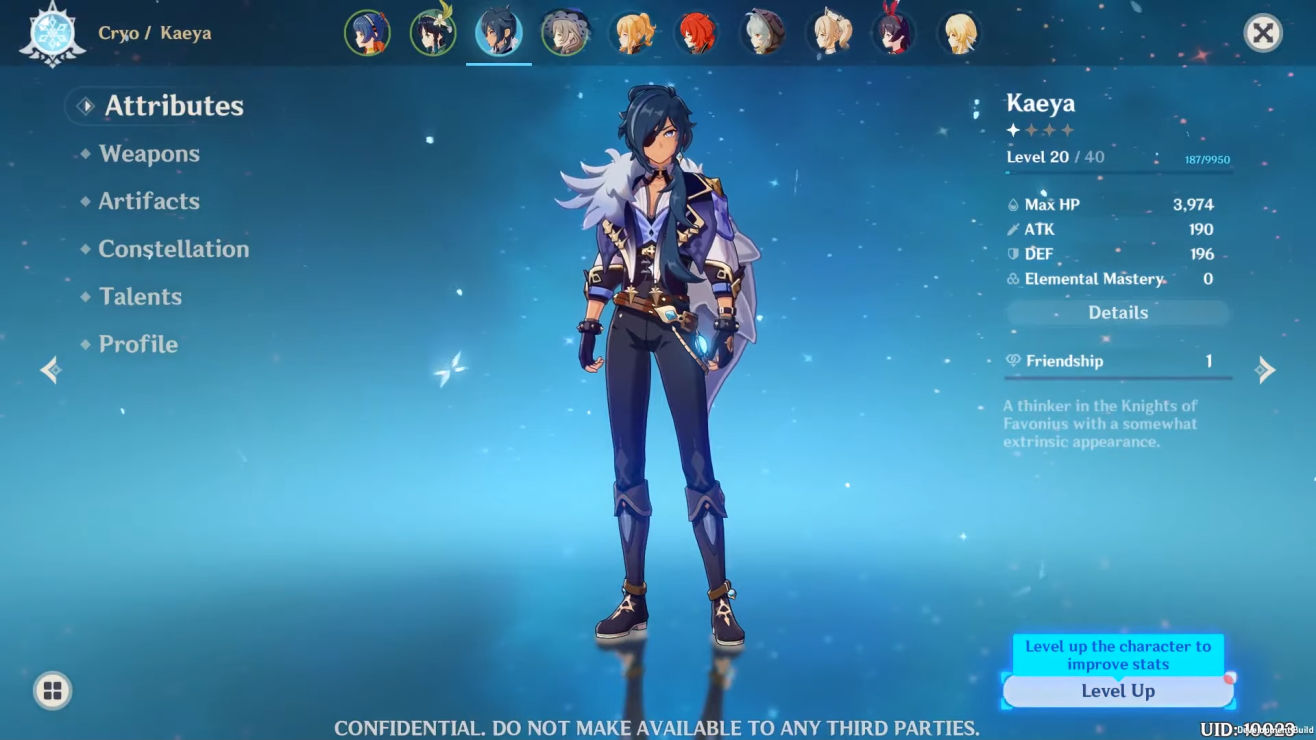Click the ATK sword icon
Screen dimensions: 1316x740
click(x=1012, y=229)
